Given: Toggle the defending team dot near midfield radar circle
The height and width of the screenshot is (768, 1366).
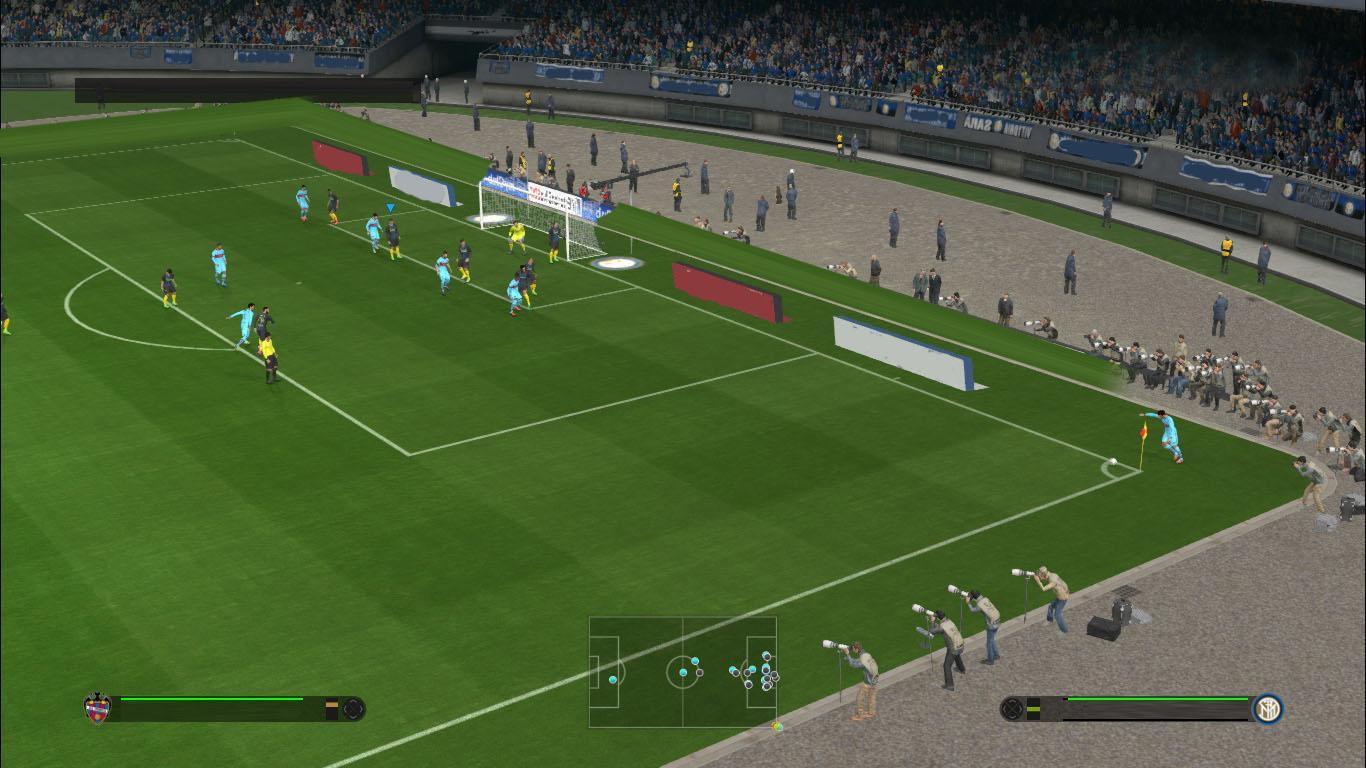Looking at the screenshot, I should click(x=699, y=673).
